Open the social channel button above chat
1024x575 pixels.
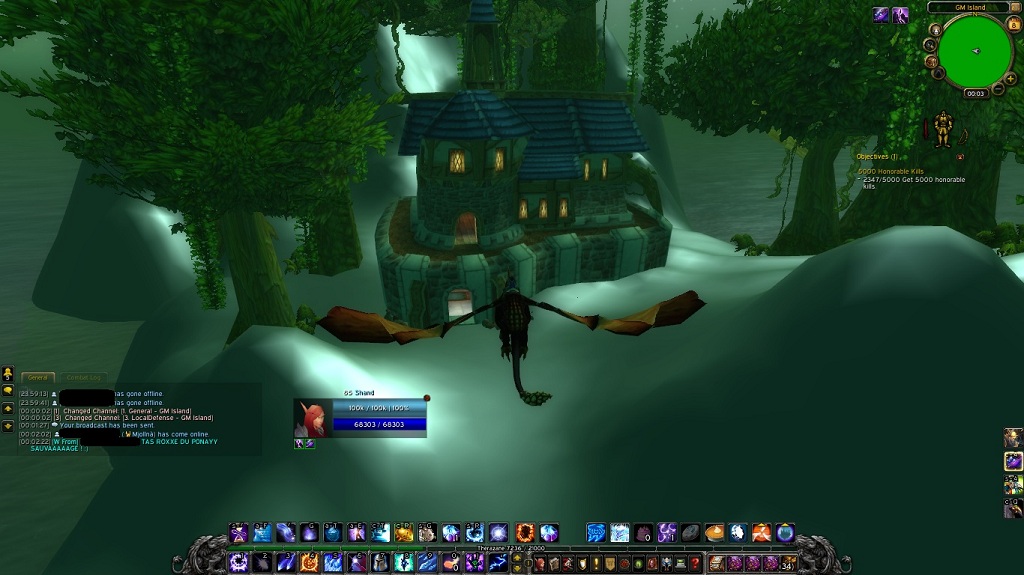[x=8, y=374]
